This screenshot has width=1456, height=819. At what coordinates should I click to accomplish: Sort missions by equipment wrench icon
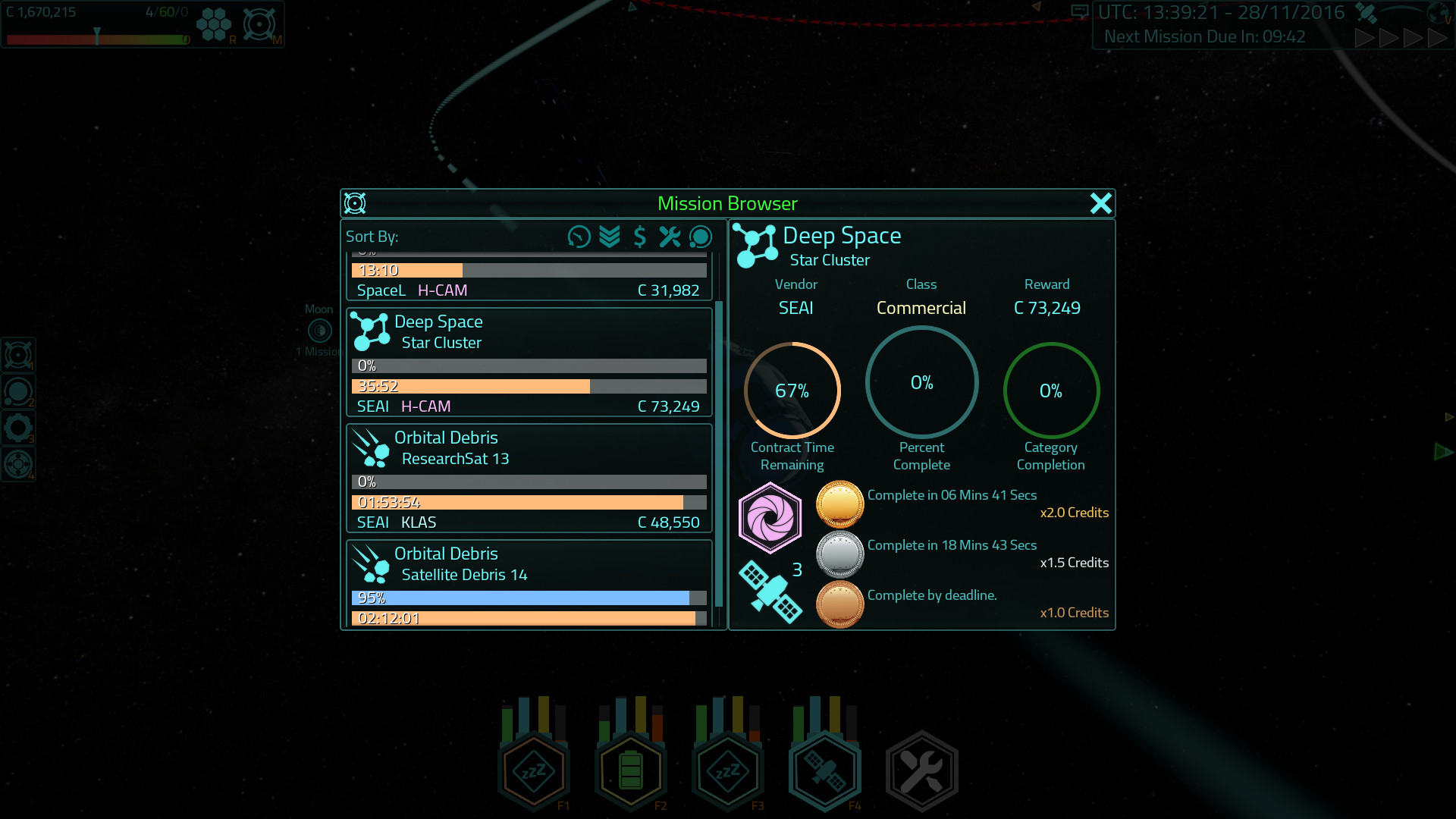[670, 237]
